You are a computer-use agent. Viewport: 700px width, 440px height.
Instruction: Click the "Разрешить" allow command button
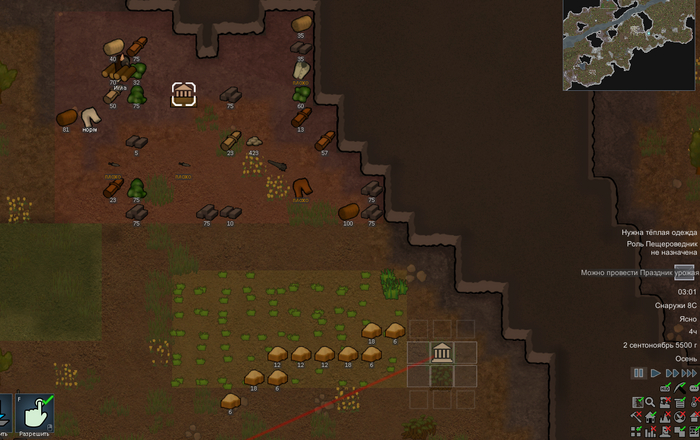[35, 416]
